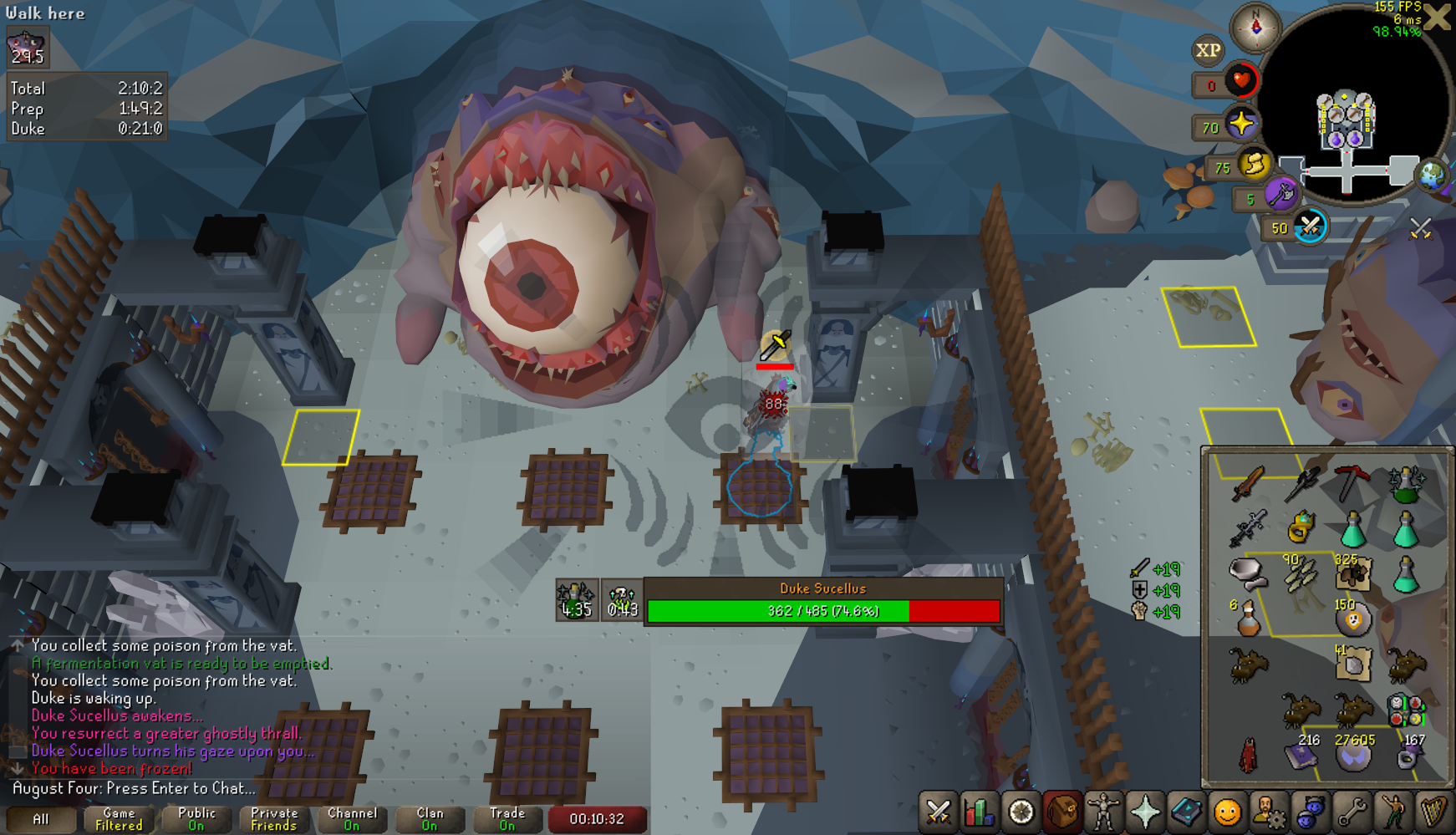Switch to the Skills tab
1456x835 pixels.
point(980,812)
